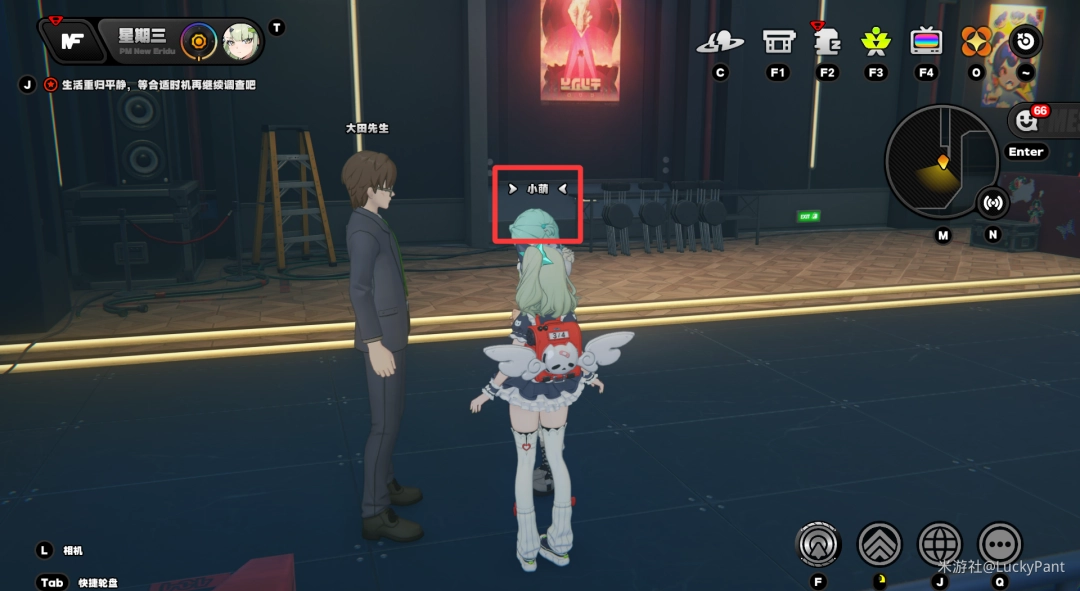Select the 小萌 name tag

pos(538,188)
